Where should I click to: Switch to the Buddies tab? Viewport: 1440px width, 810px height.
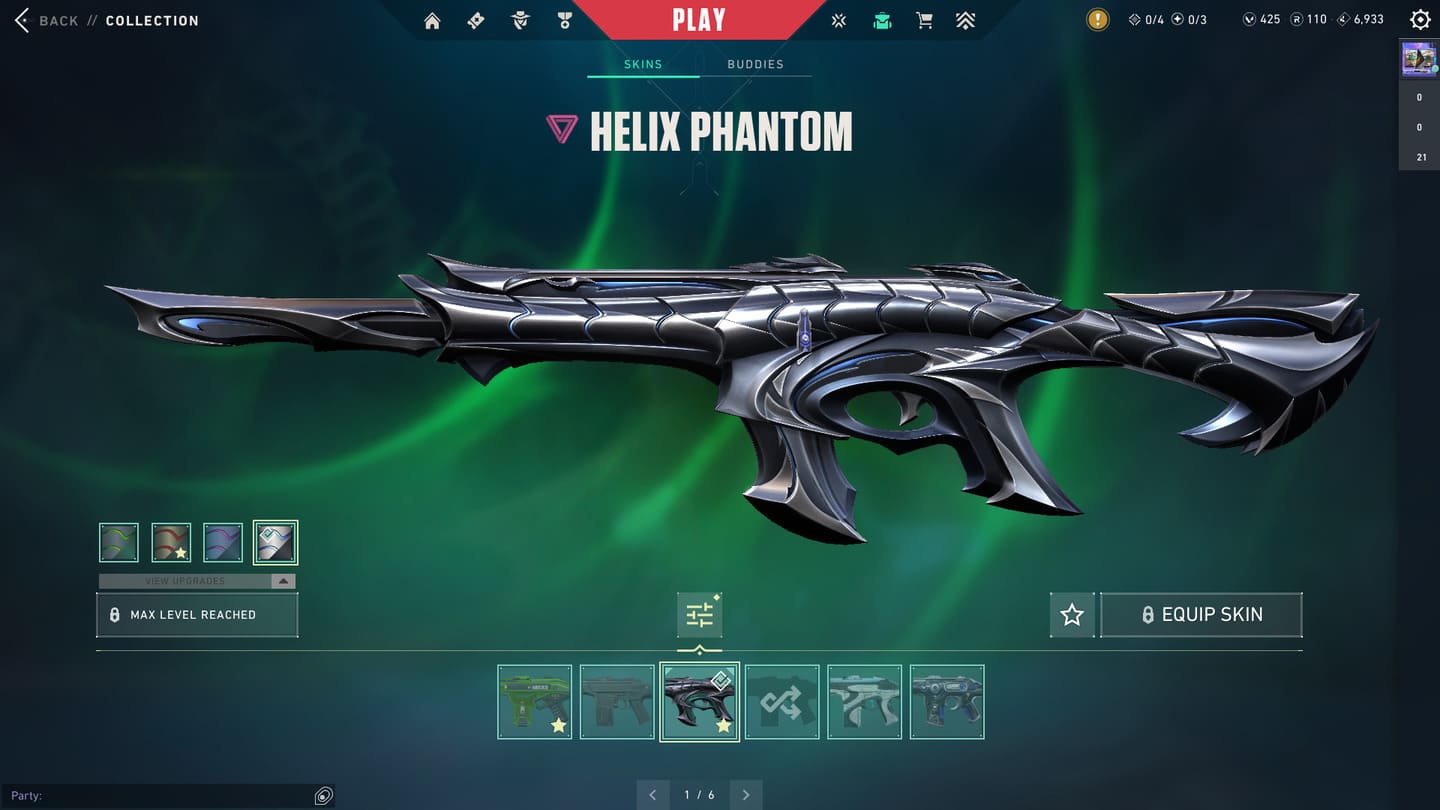755,64
